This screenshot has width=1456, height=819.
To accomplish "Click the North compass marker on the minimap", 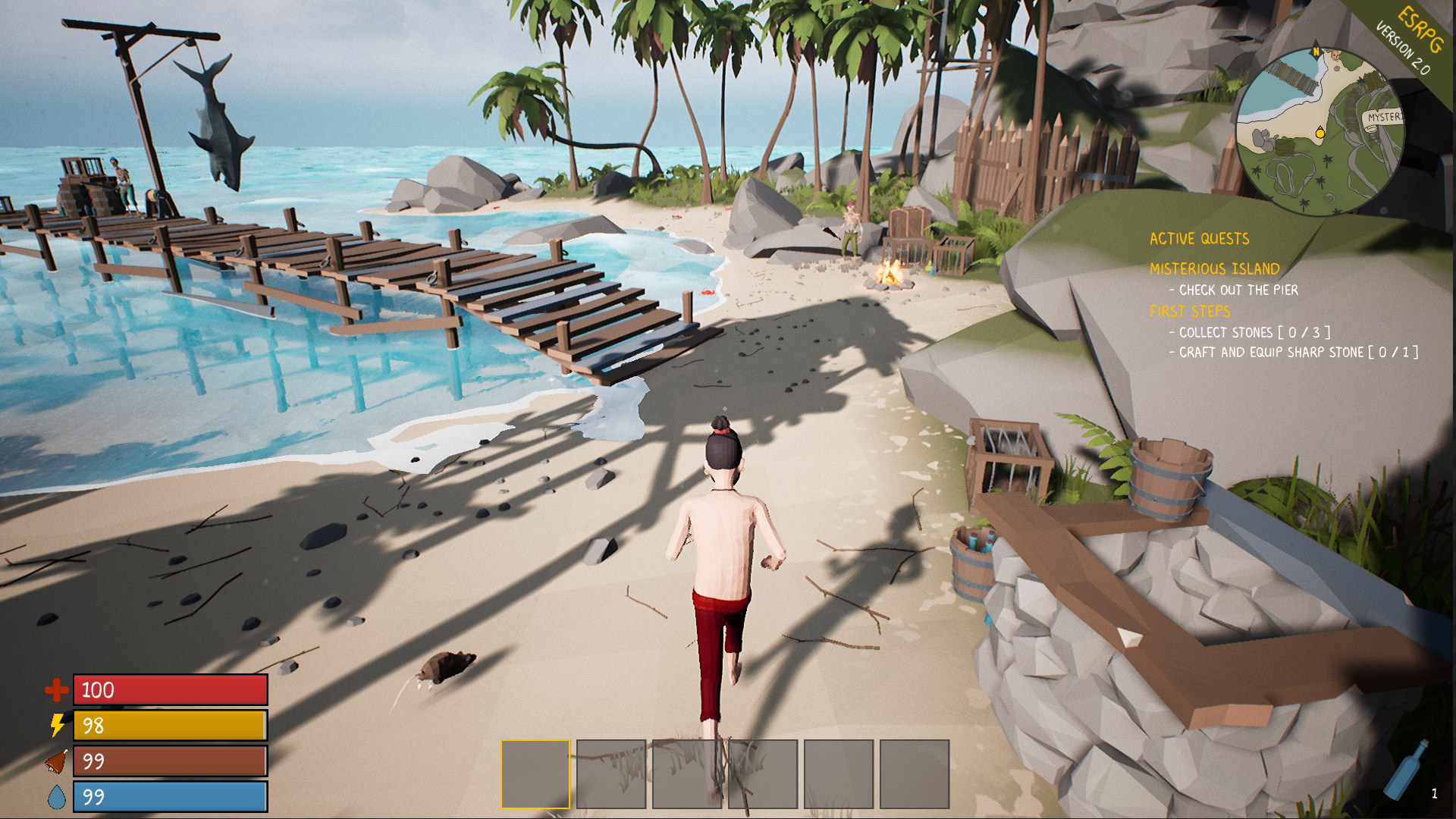I will pyautogui.click(x=1316, y=52).
